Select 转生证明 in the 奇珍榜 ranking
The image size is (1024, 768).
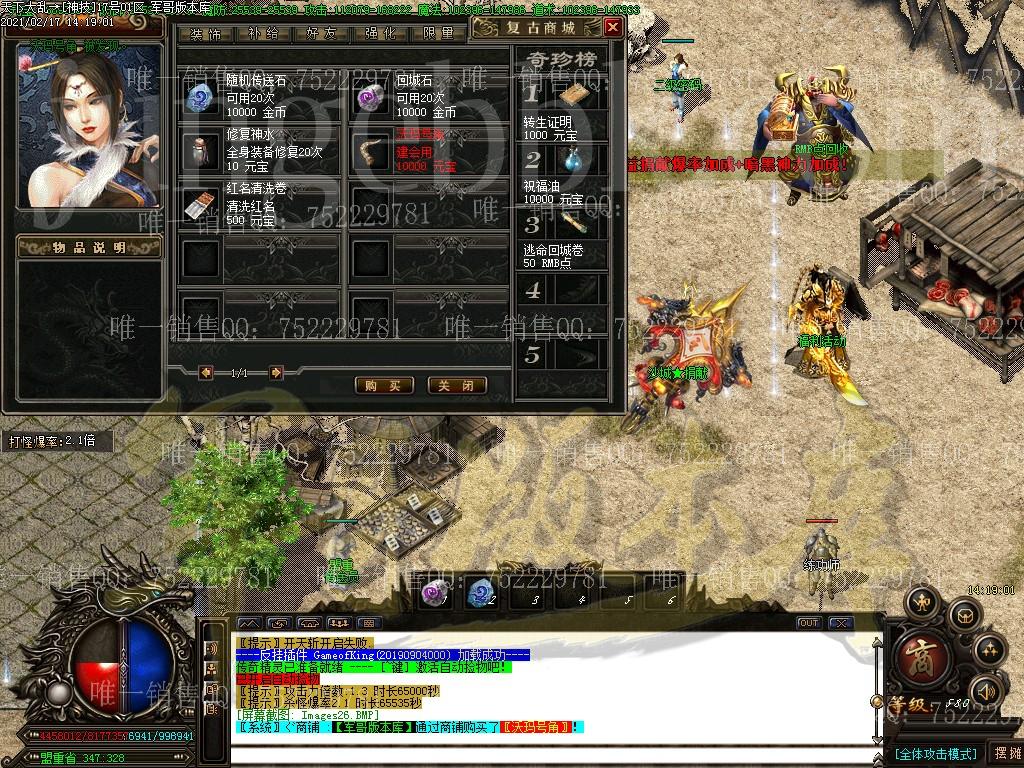tap(575, 96)
